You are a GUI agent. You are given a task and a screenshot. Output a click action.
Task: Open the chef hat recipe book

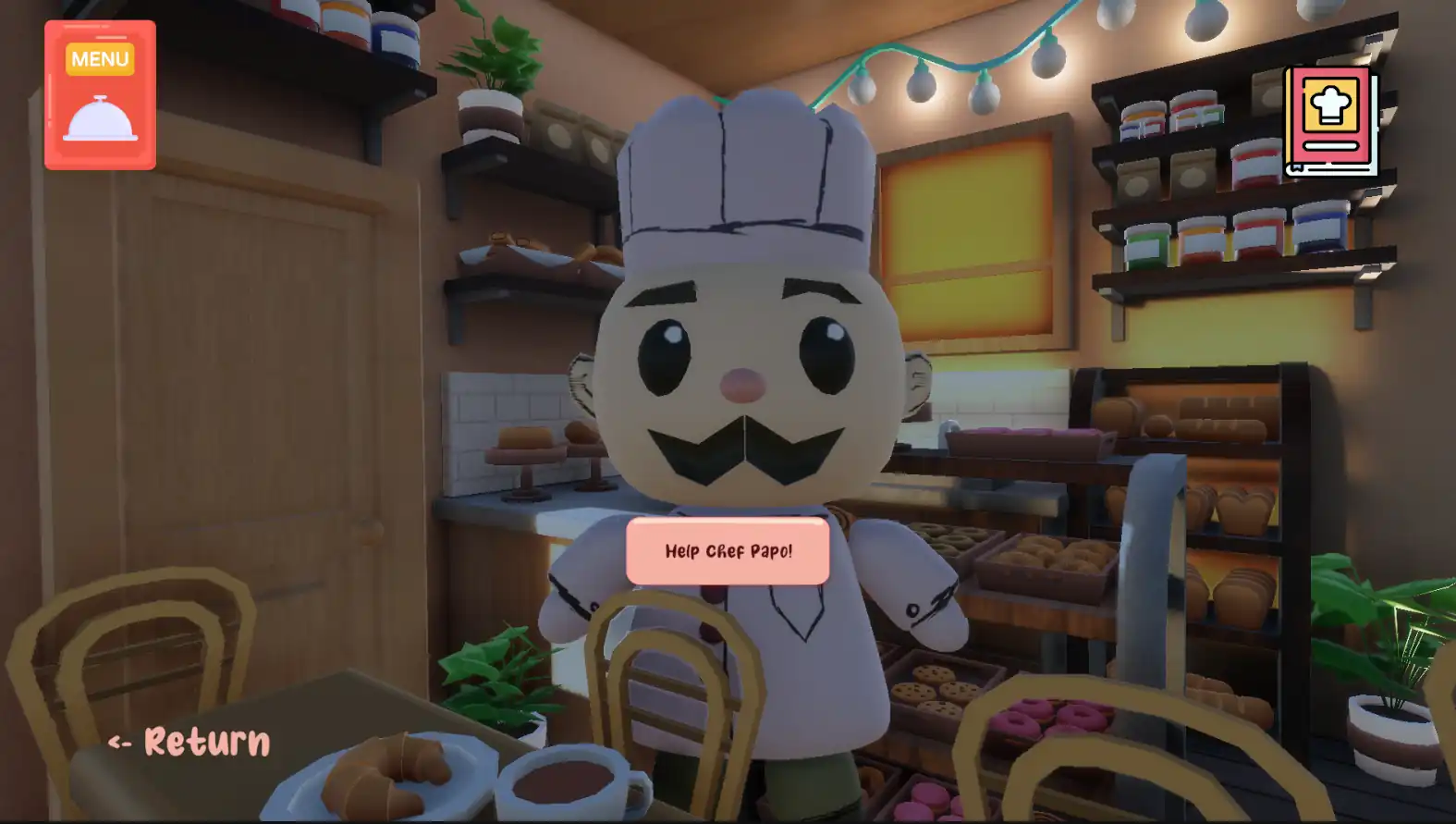click(1329, 120)
